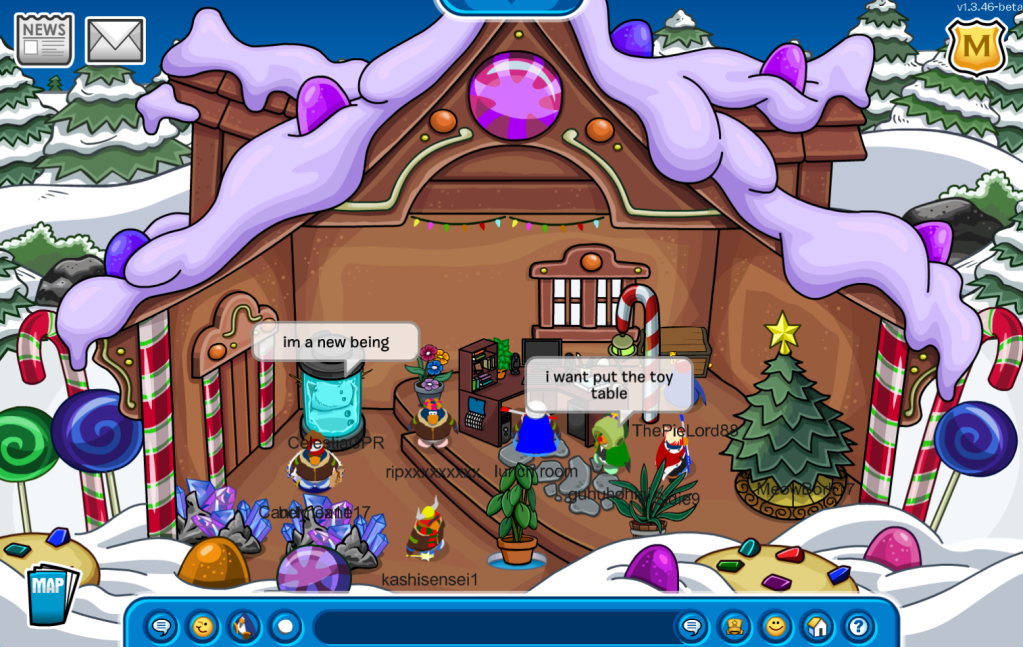Show the winking emote menu
The image size is (1023, 647).
pyautogui.click(x=203, y=627)
